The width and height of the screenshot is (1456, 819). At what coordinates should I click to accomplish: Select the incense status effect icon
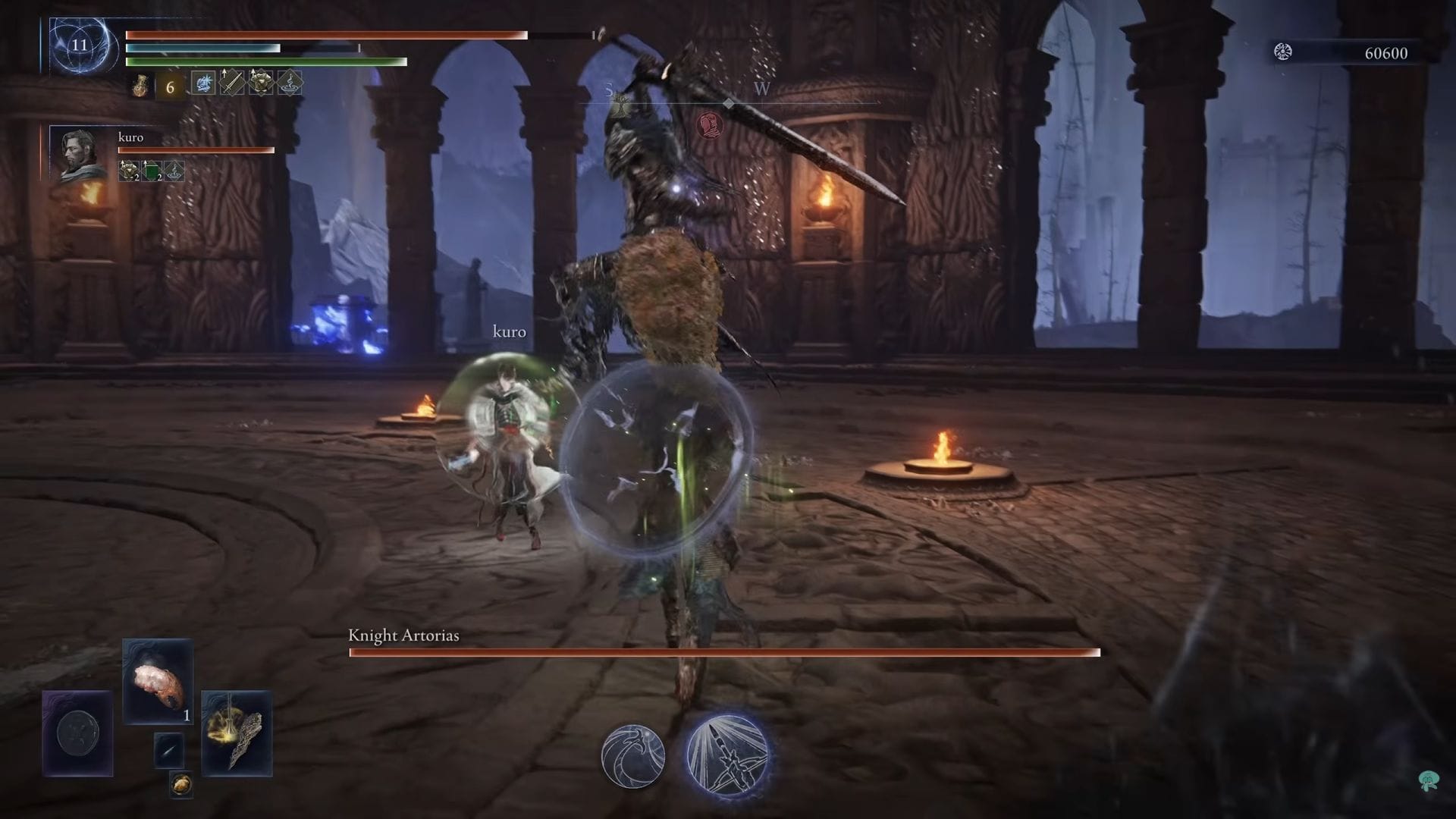click(x=290, y=84)
